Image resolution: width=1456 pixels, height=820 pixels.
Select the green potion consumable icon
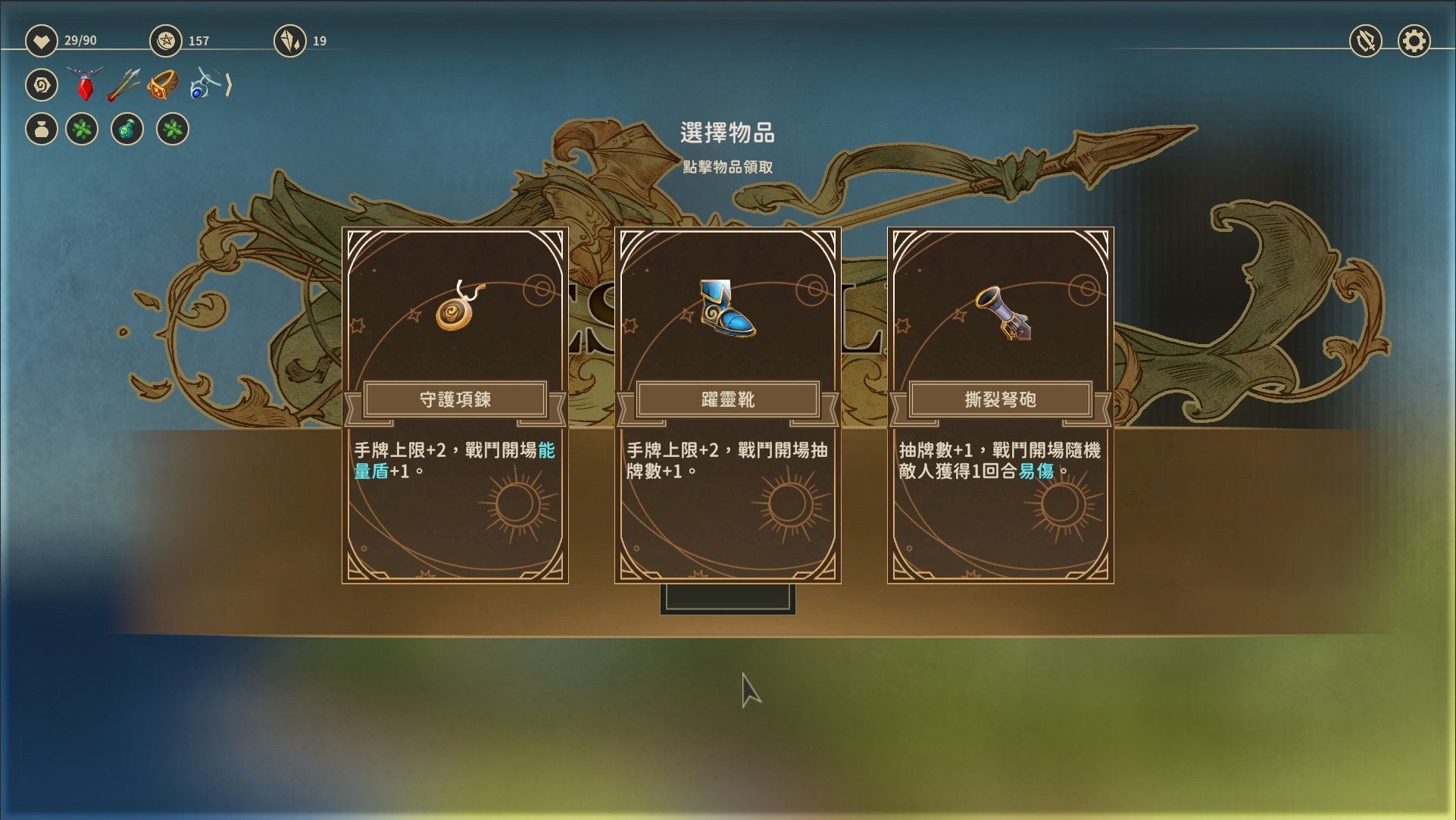(127, 130)
